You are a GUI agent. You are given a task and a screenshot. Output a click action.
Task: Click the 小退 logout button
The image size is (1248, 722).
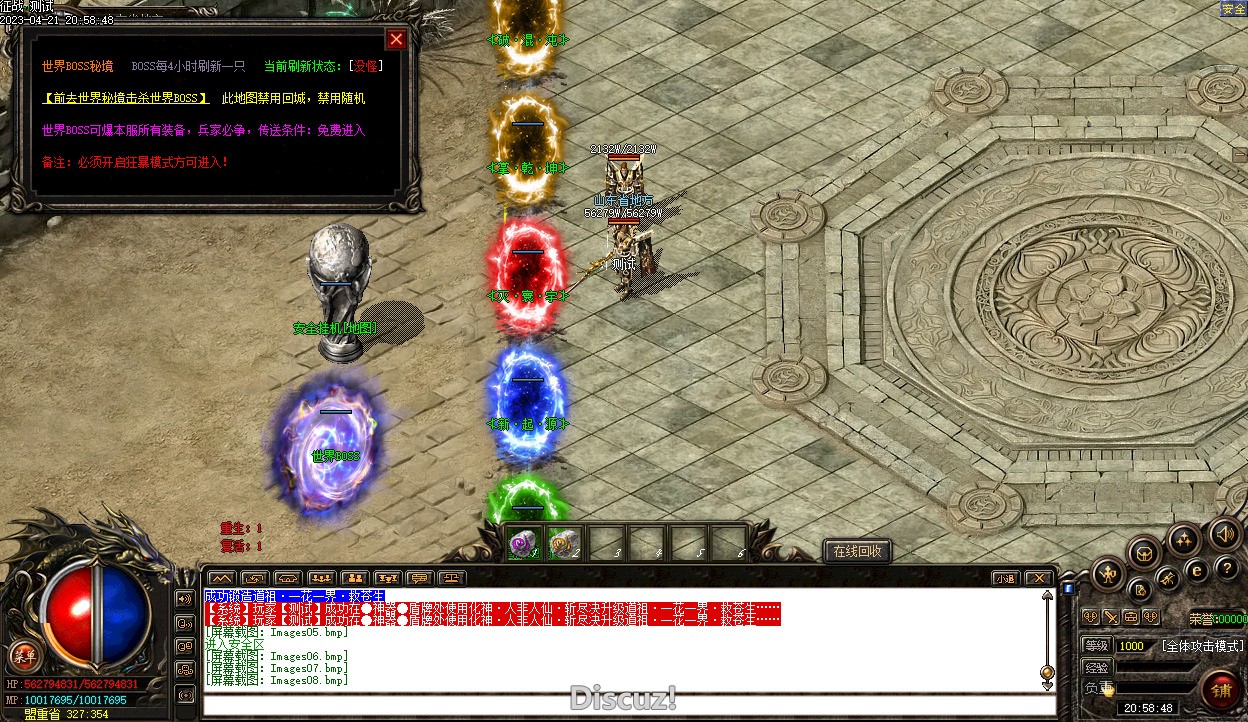(x=1006, y=578)
